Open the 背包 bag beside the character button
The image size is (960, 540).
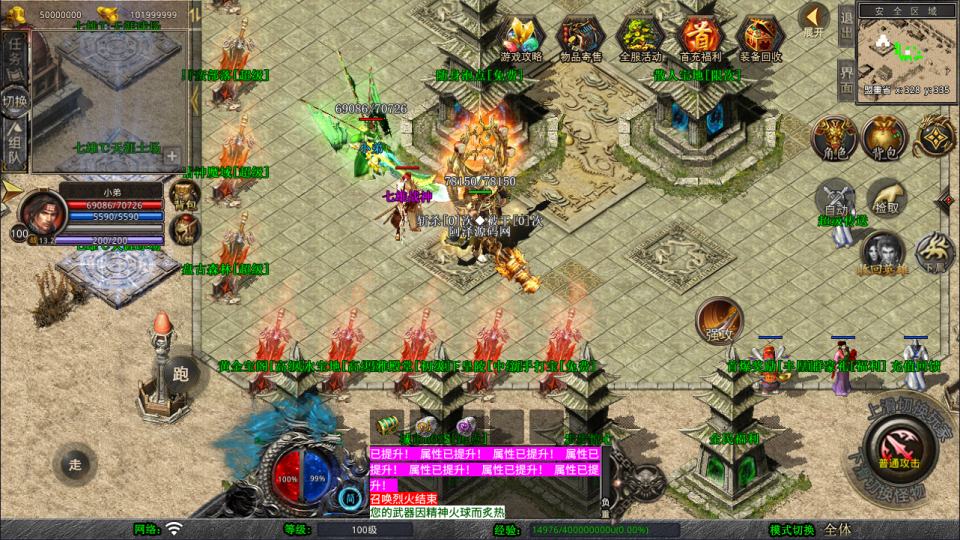pyautogui.click(x=884, y=137)
